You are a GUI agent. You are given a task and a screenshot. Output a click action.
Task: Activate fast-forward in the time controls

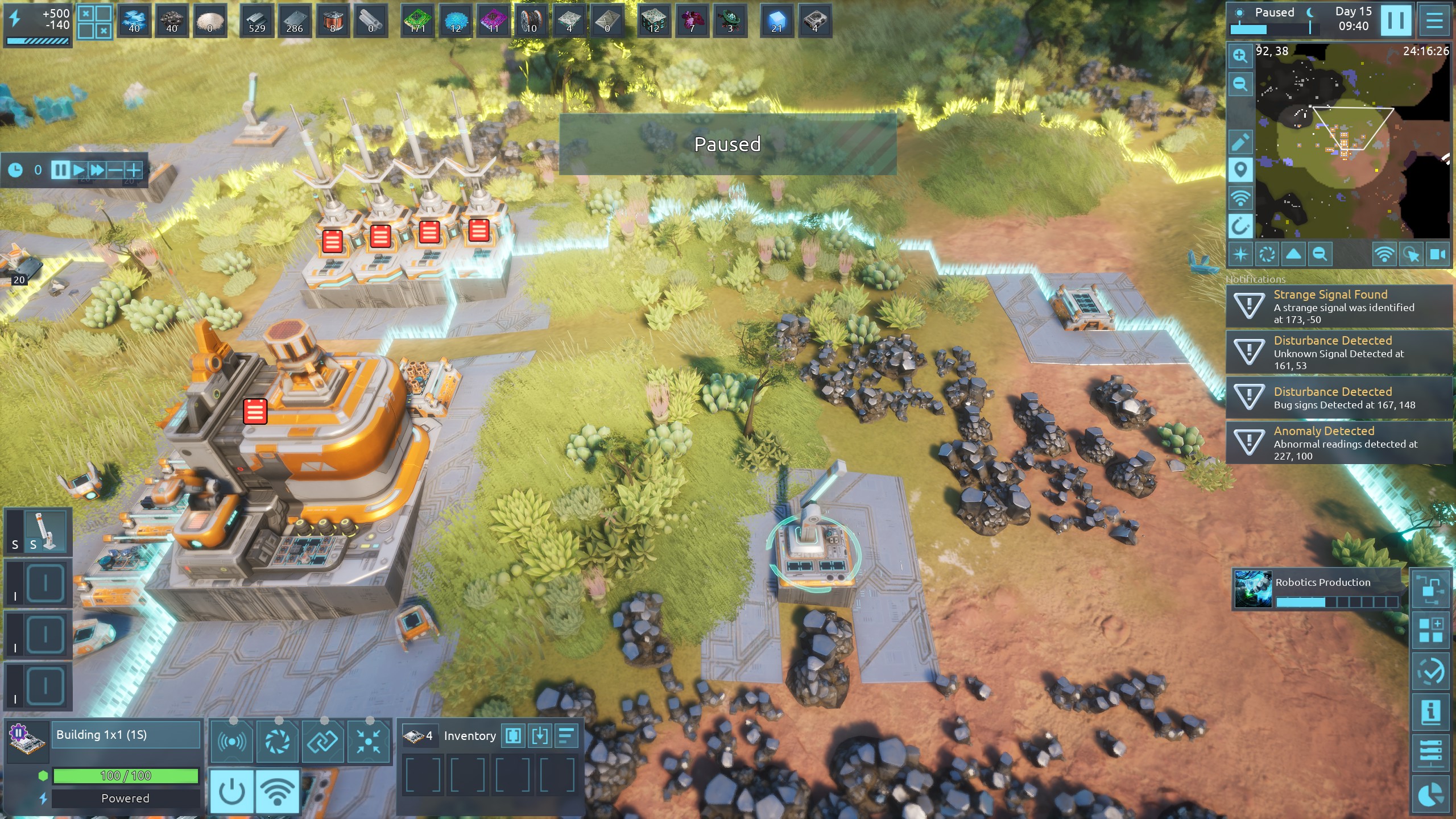(x=97, y=169)
